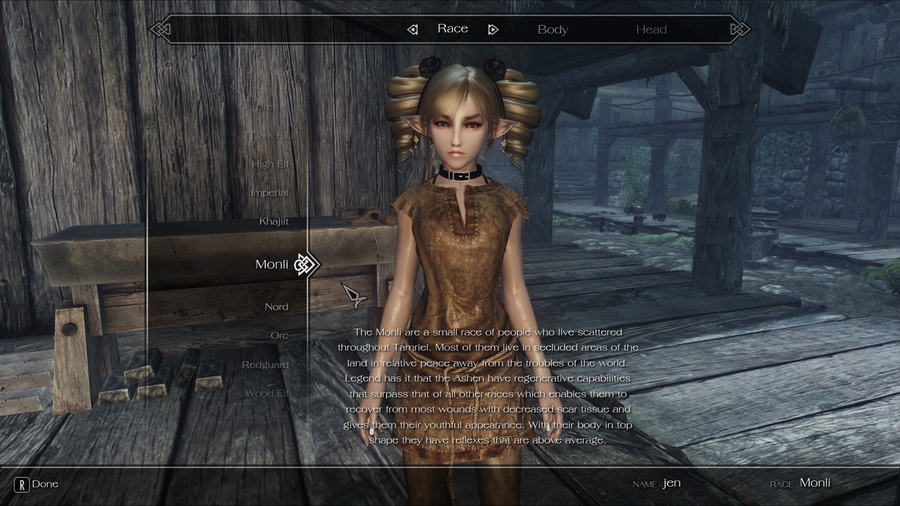Select Imperial from the race list

pyautogui.click(x=269, y=192)
